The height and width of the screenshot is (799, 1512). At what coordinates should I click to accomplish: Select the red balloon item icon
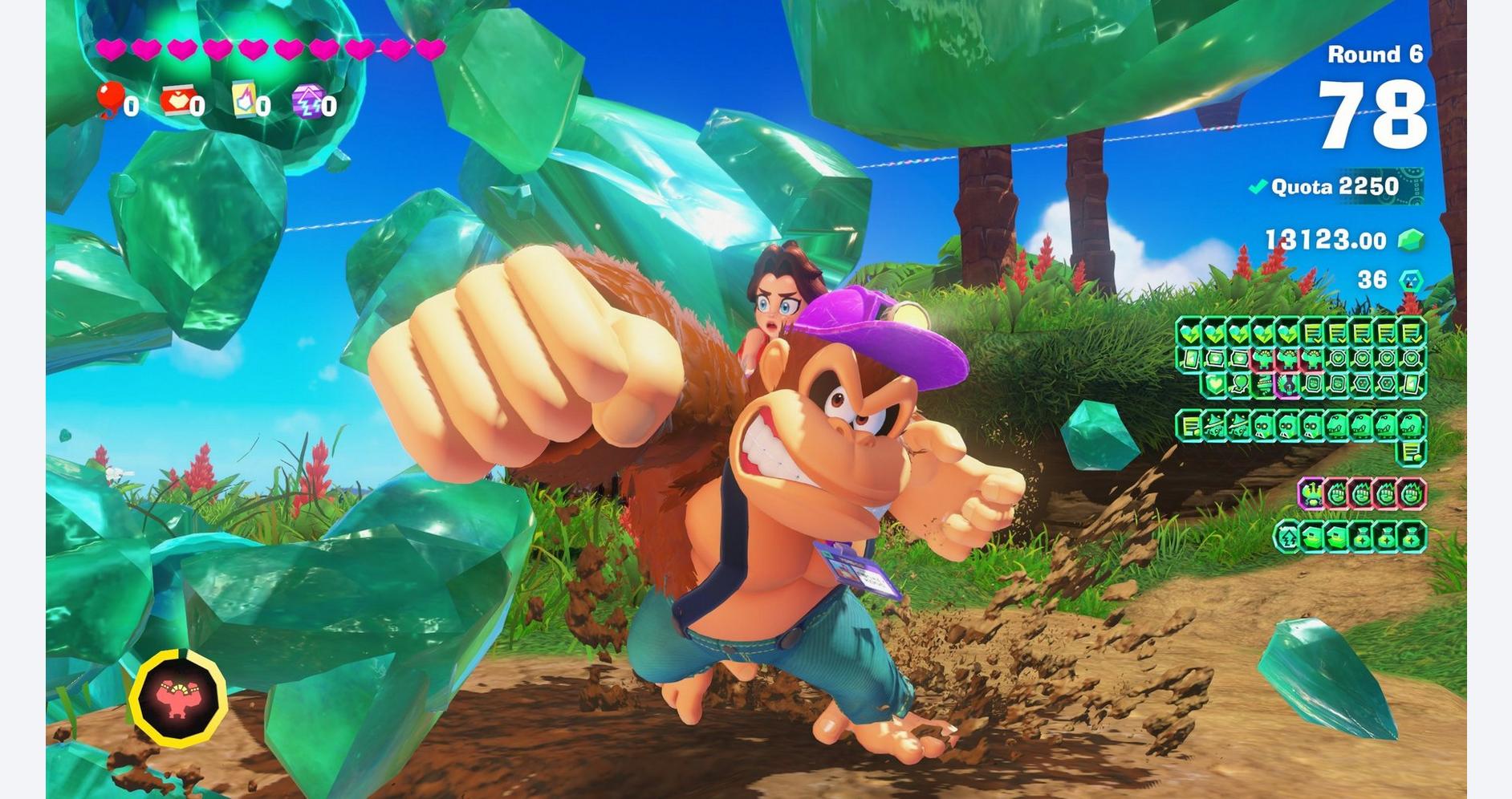[x=109, y=99]
